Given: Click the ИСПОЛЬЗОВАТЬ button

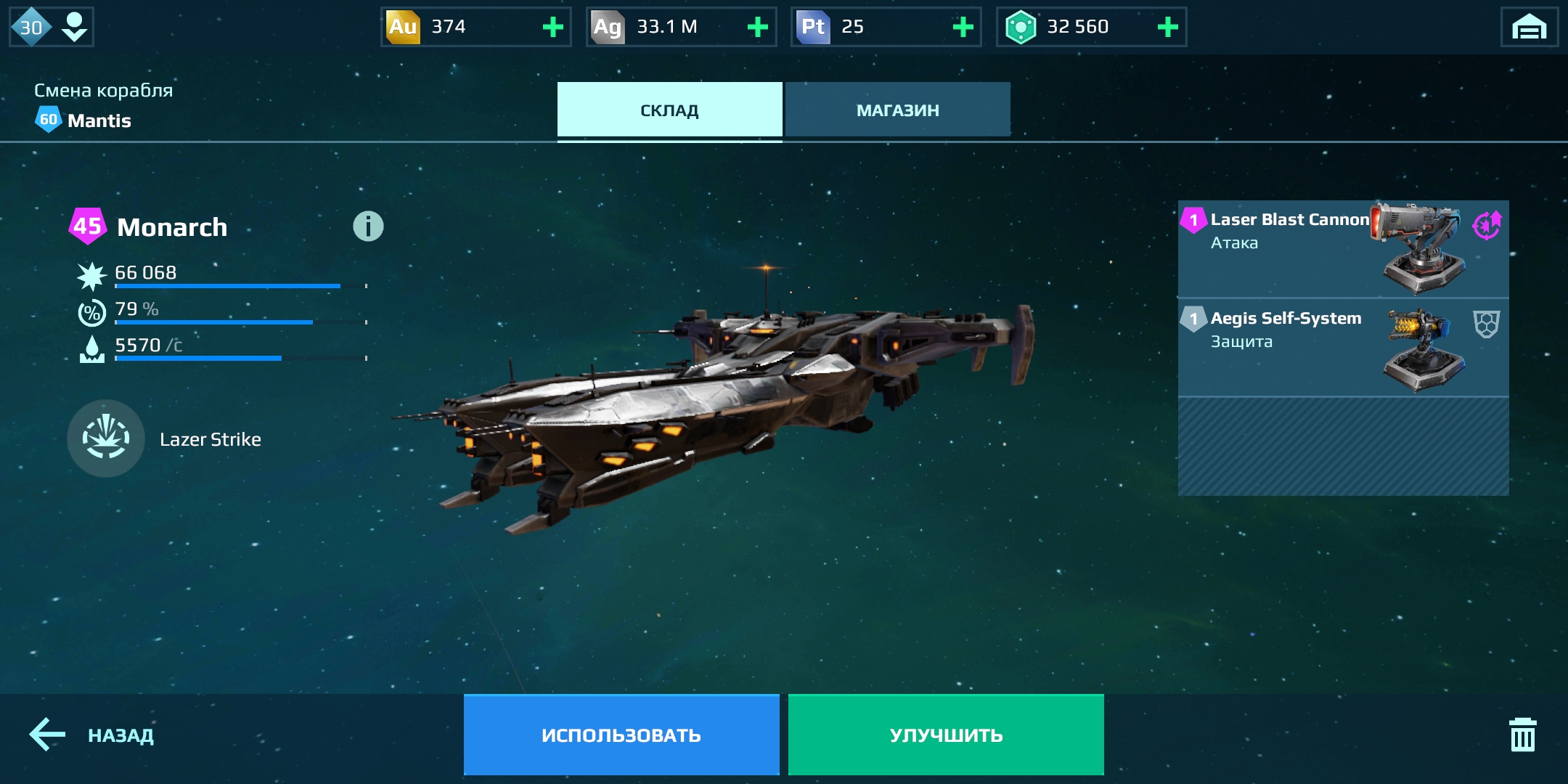Looking at the screenshot, I should pos(621,735).
